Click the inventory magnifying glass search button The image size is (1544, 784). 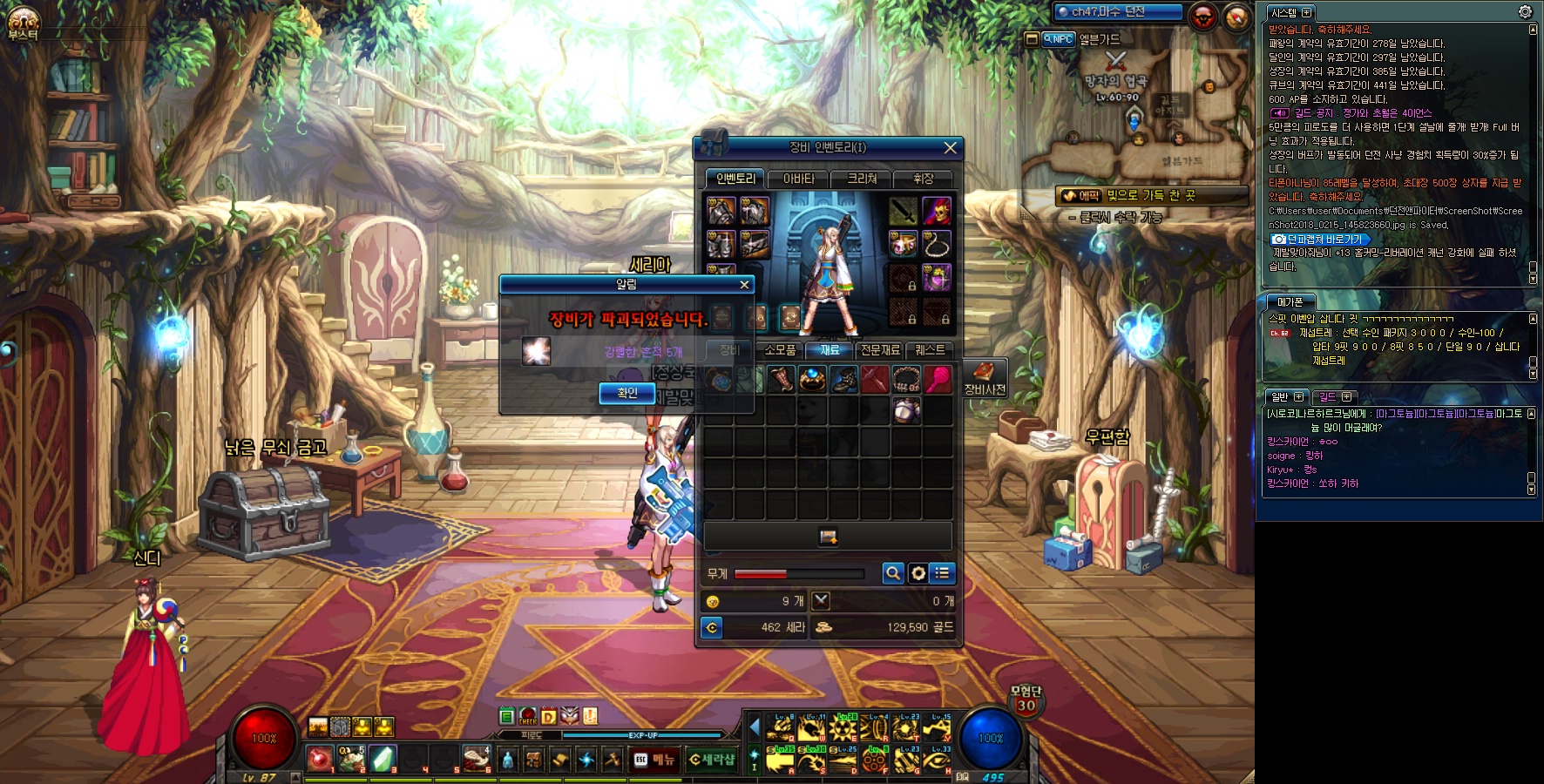click(x=892, y=573)
